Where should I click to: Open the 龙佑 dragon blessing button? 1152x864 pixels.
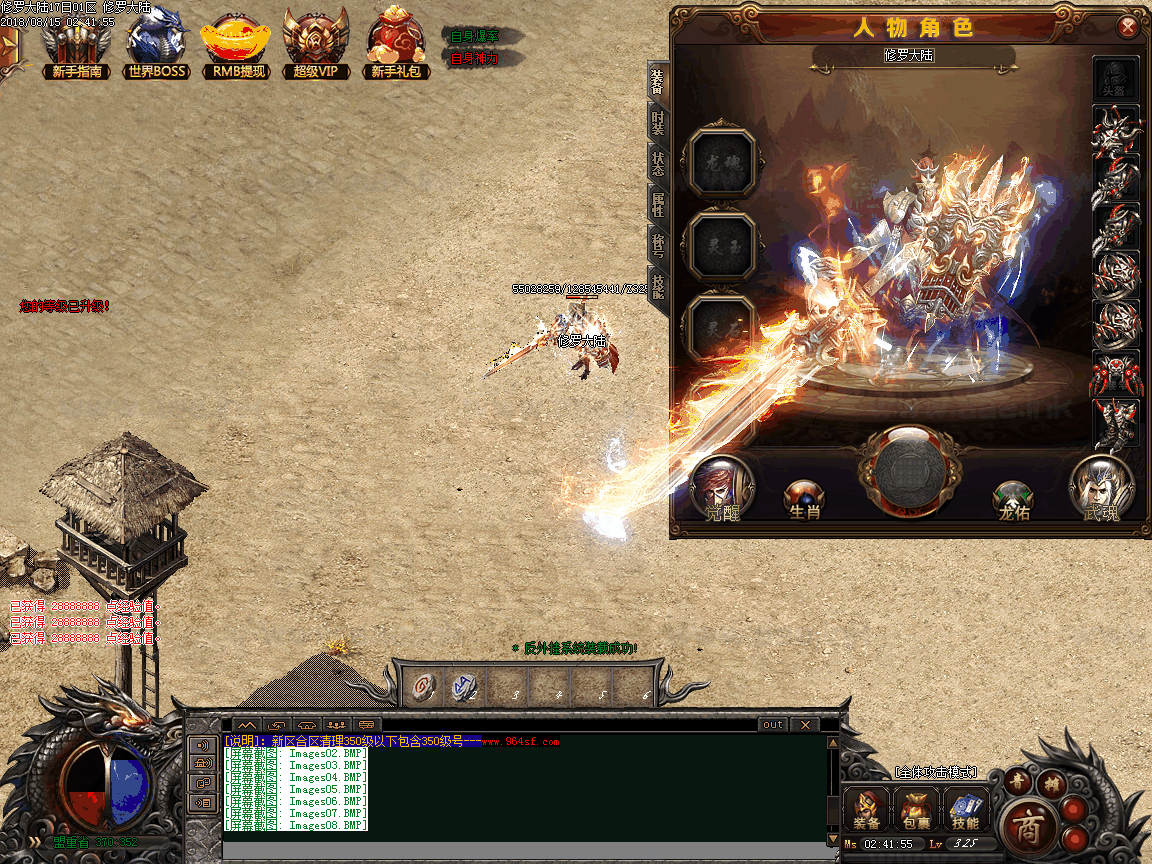(1013, 497)
